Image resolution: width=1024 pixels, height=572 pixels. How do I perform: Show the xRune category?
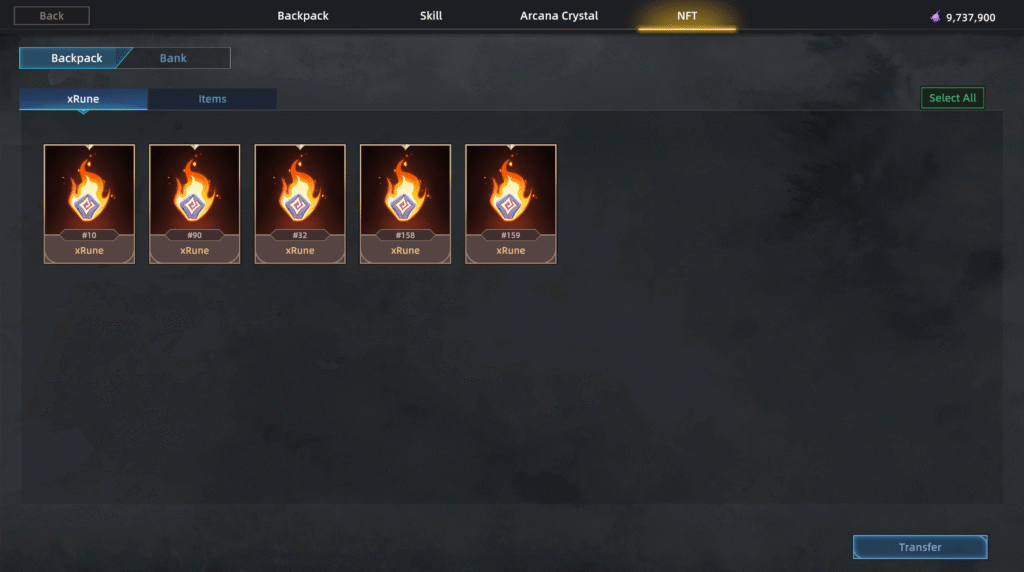[x=83, y=99]
